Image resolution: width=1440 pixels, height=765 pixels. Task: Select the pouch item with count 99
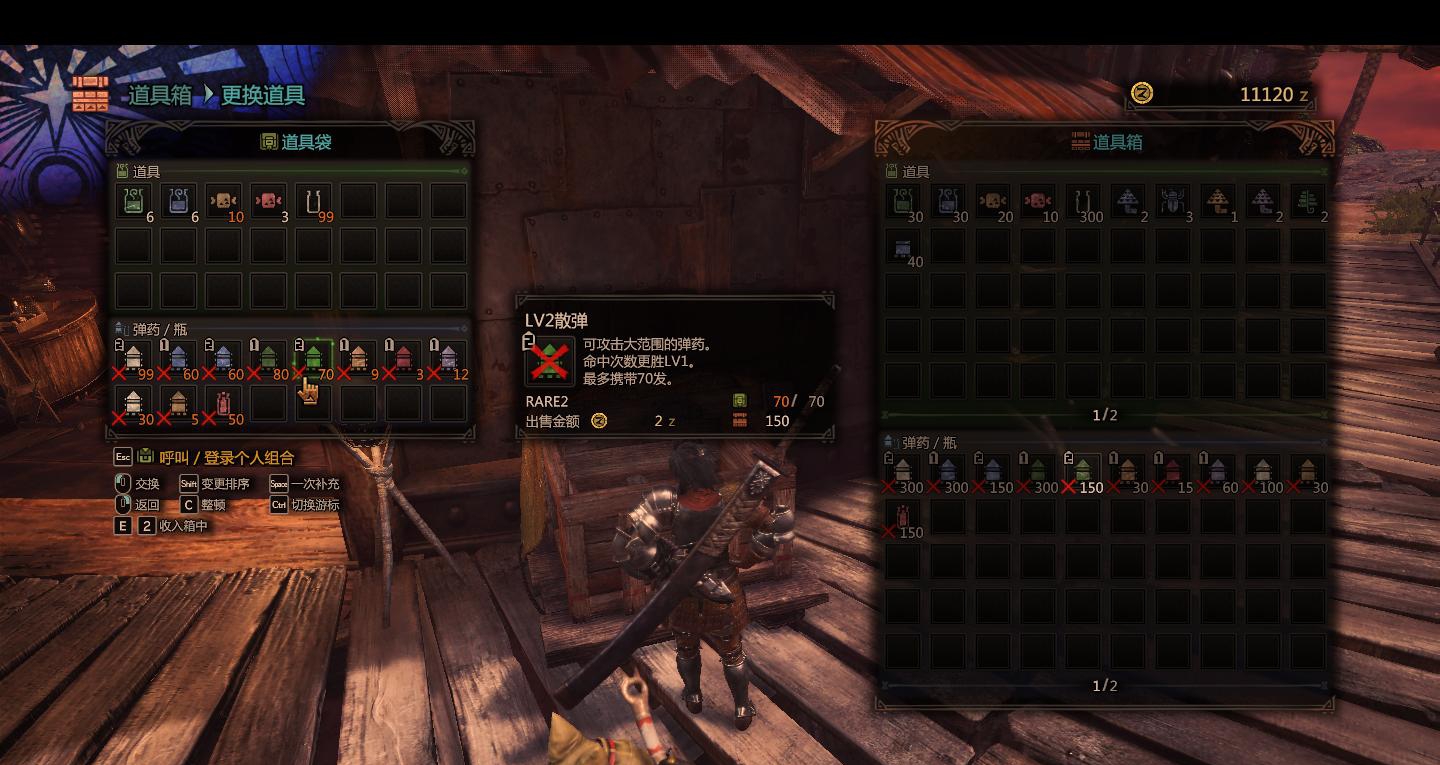[313, 201]
